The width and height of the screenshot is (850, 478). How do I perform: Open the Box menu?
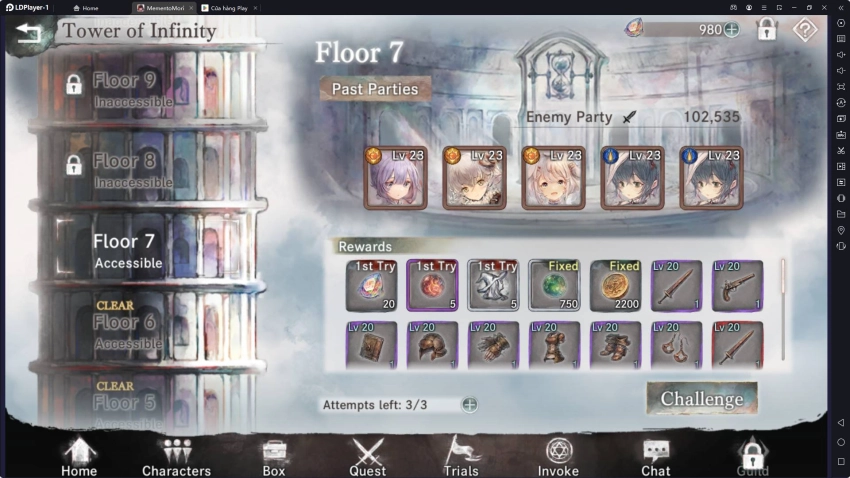point(273,456)
